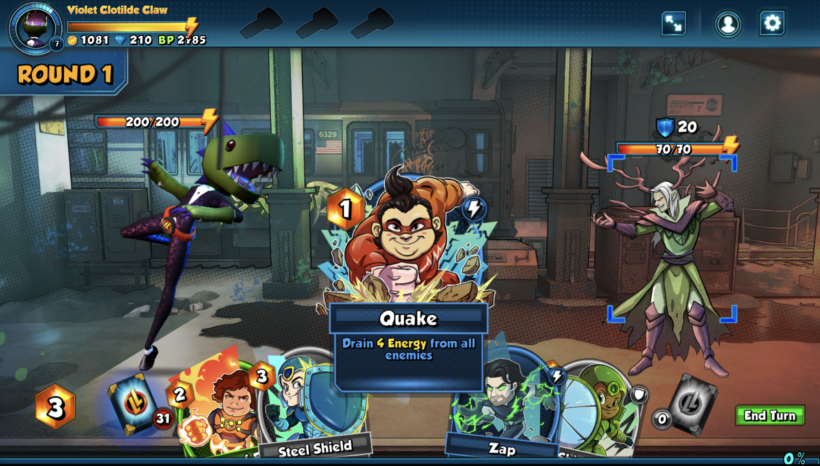End the current turn

(x=770, y=415)
